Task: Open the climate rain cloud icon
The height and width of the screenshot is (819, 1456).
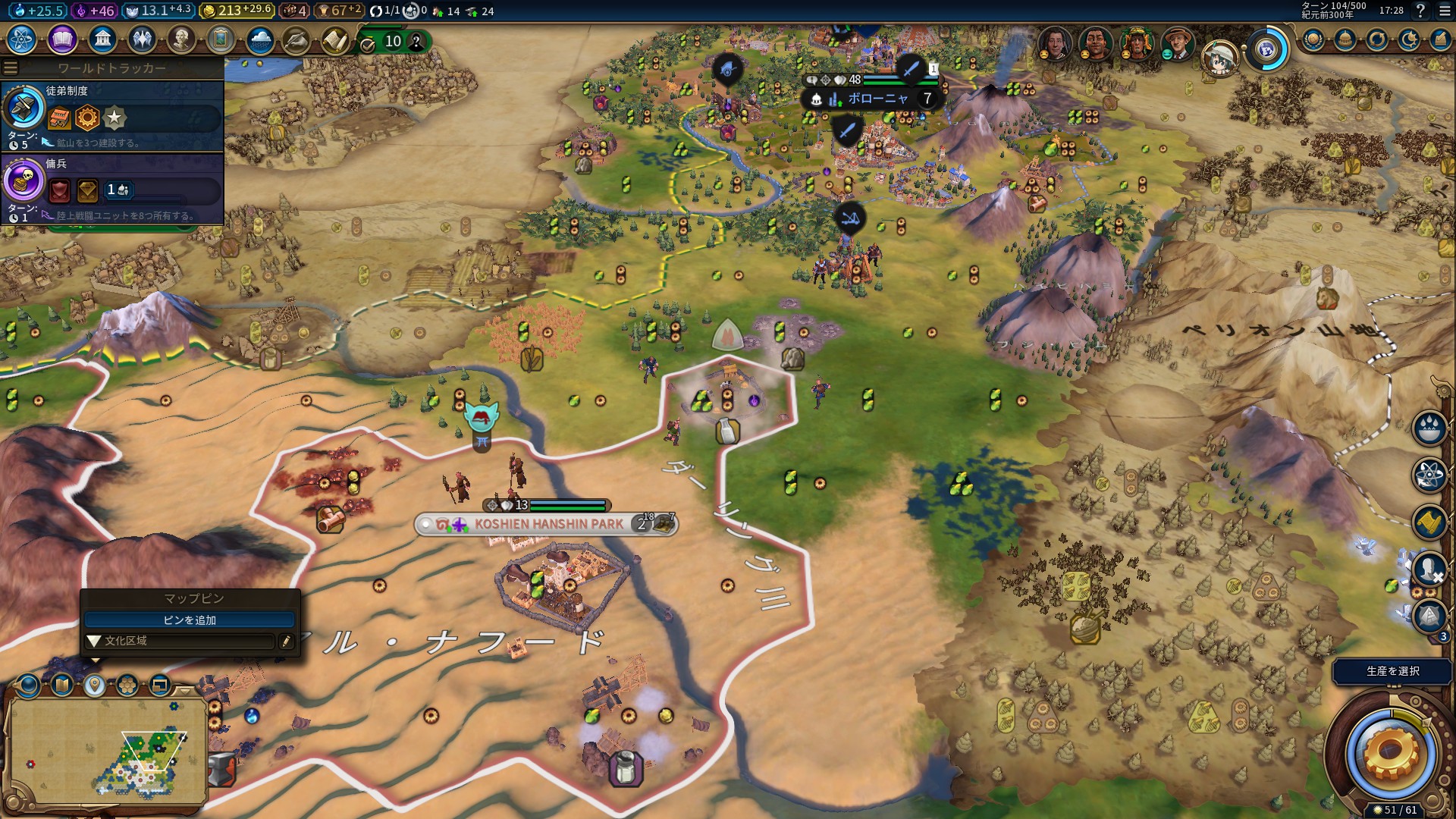Action: 260,39
